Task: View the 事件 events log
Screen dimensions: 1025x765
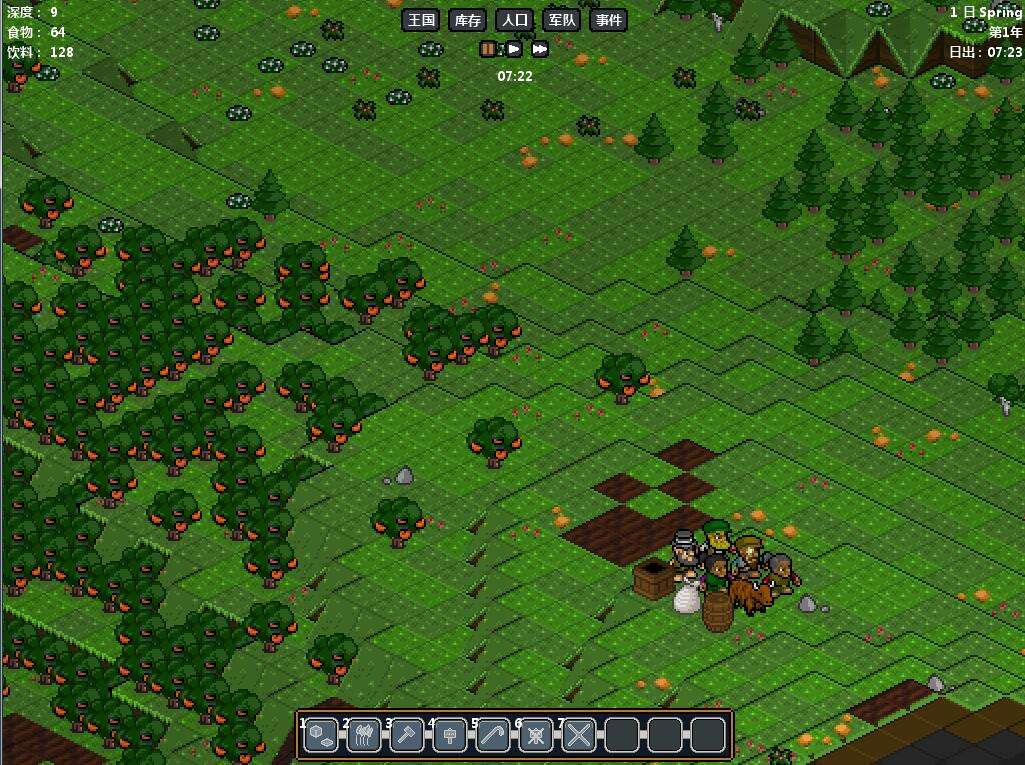Action: click(607, 20)
